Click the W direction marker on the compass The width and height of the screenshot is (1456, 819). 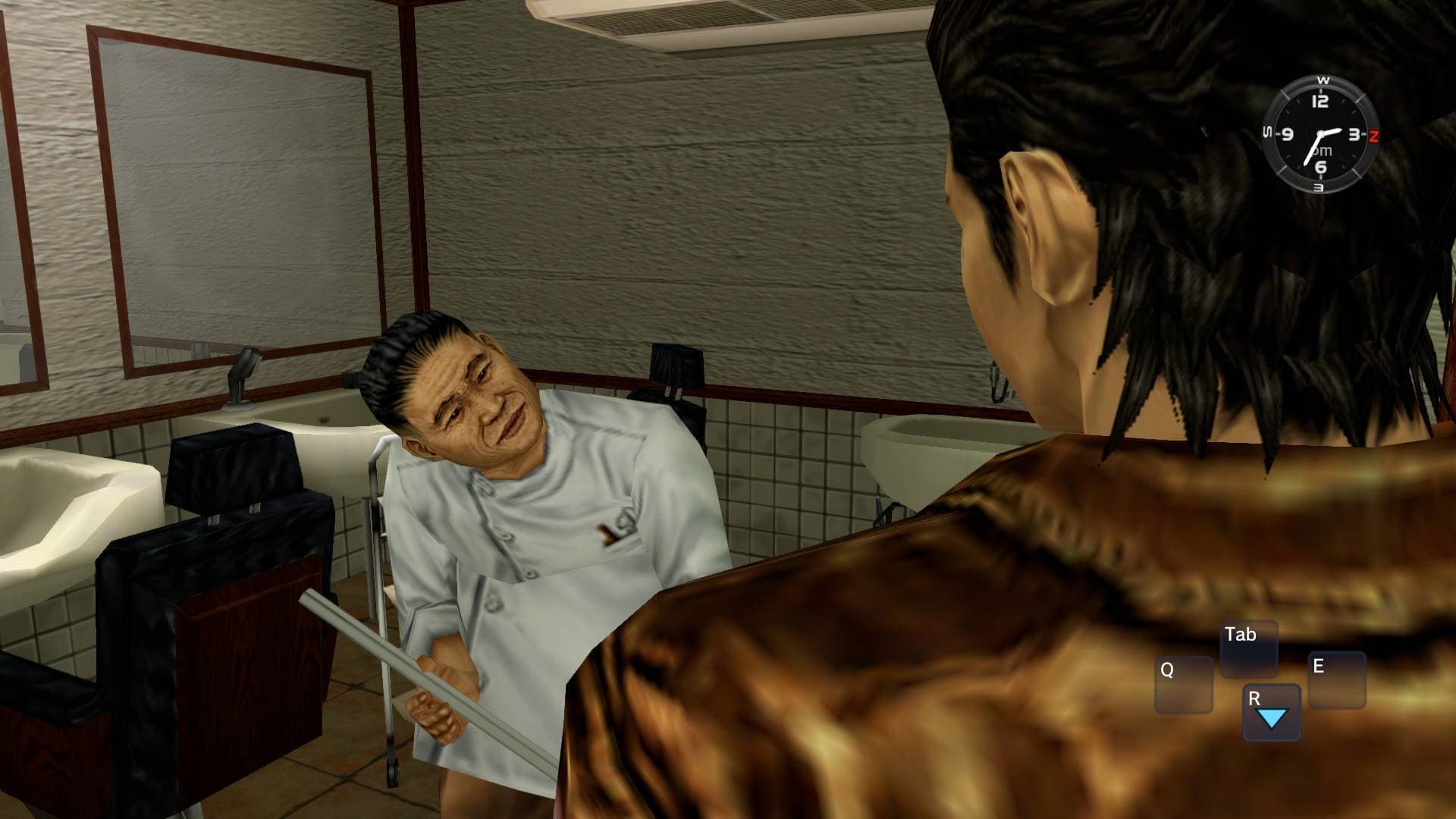[1323, 80]
